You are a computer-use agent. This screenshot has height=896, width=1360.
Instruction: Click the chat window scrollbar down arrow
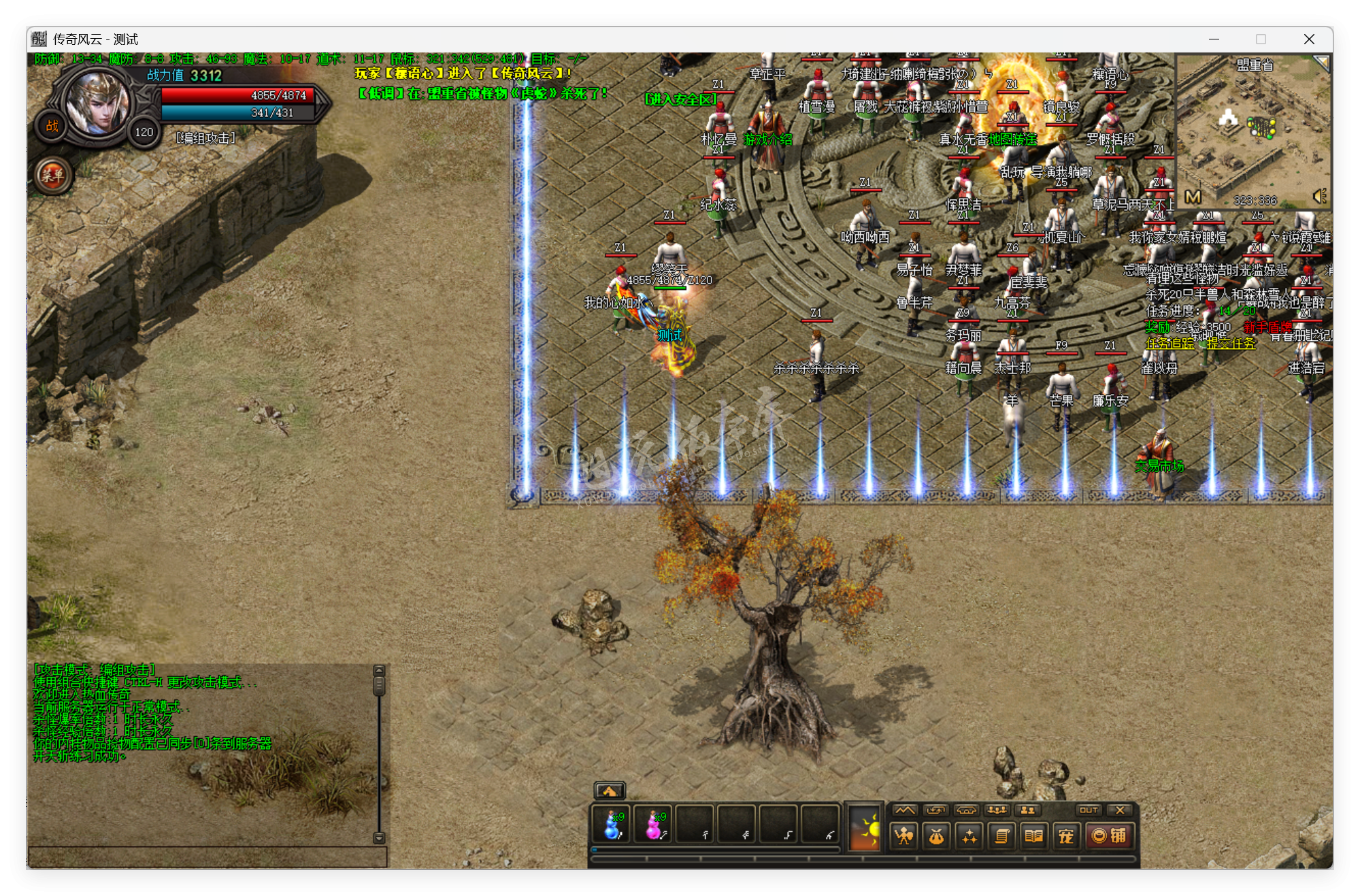point(378,838)
